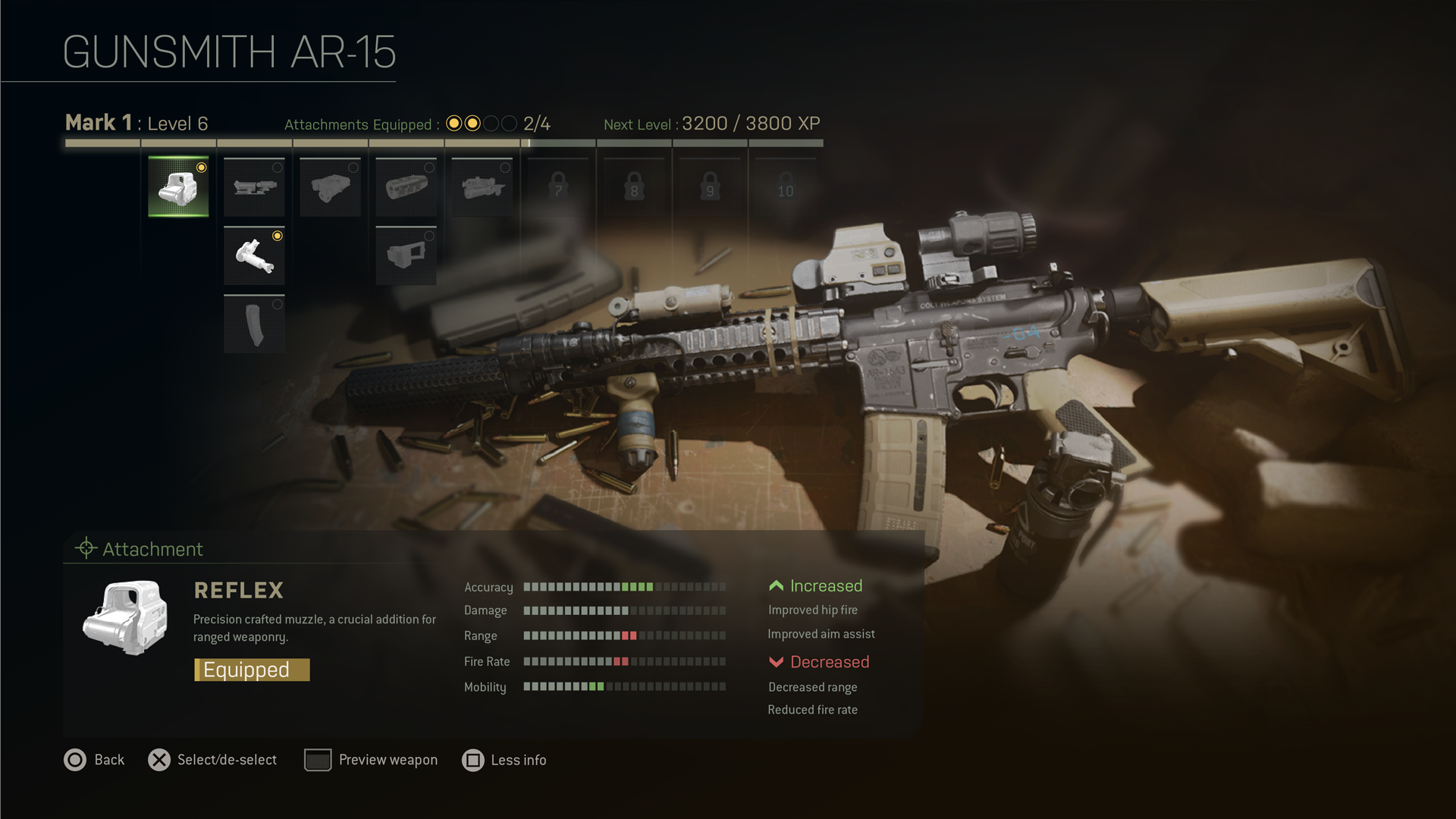Select the locked level 9 slot
This screenshot has width=1456, height=819.
coord(710,187)
